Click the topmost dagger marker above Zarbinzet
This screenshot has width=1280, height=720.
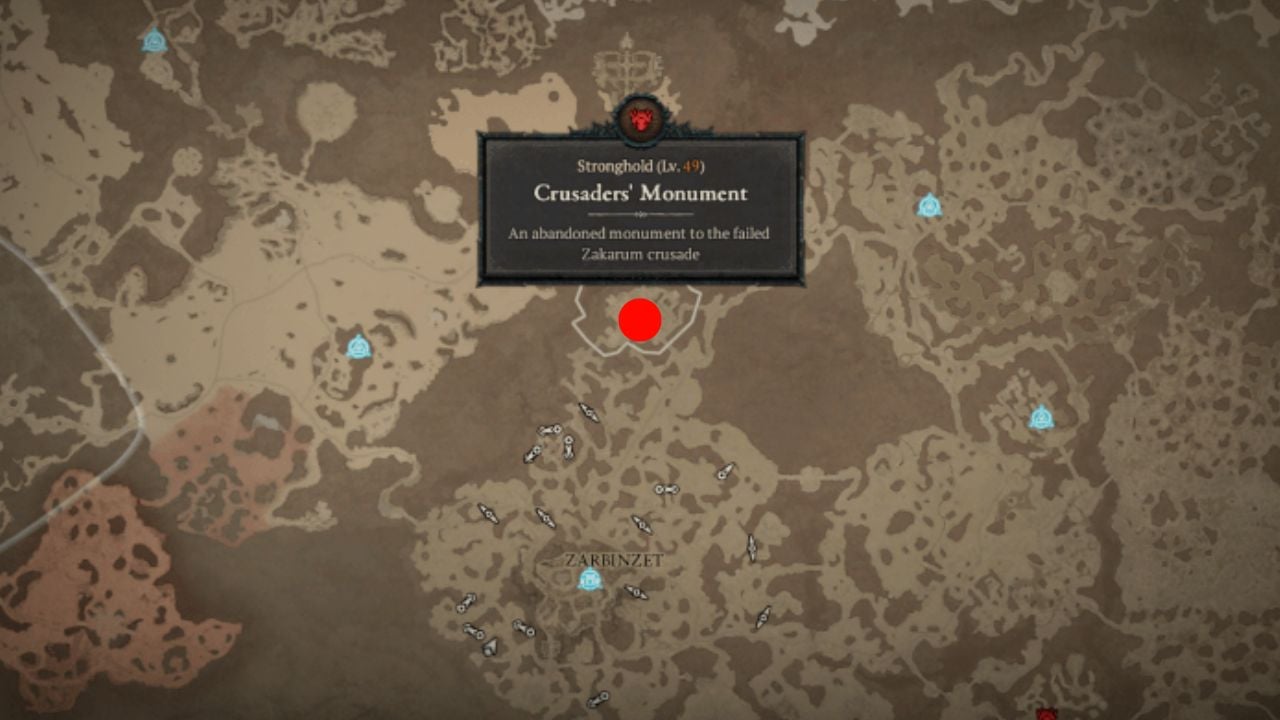tap(588, 409)
